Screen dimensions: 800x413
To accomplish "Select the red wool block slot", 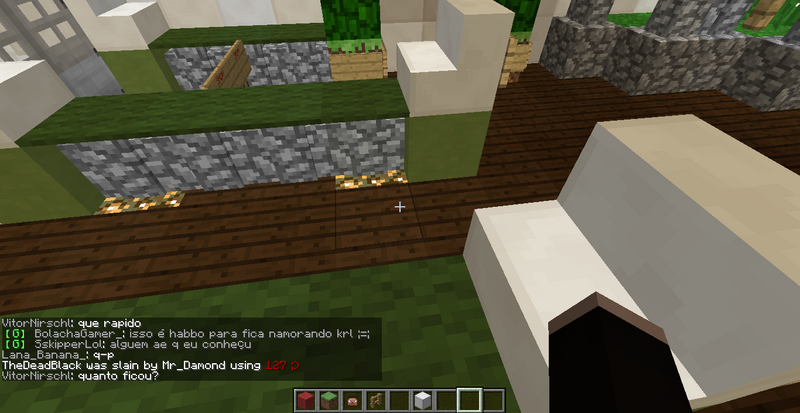I will [306, 401].
